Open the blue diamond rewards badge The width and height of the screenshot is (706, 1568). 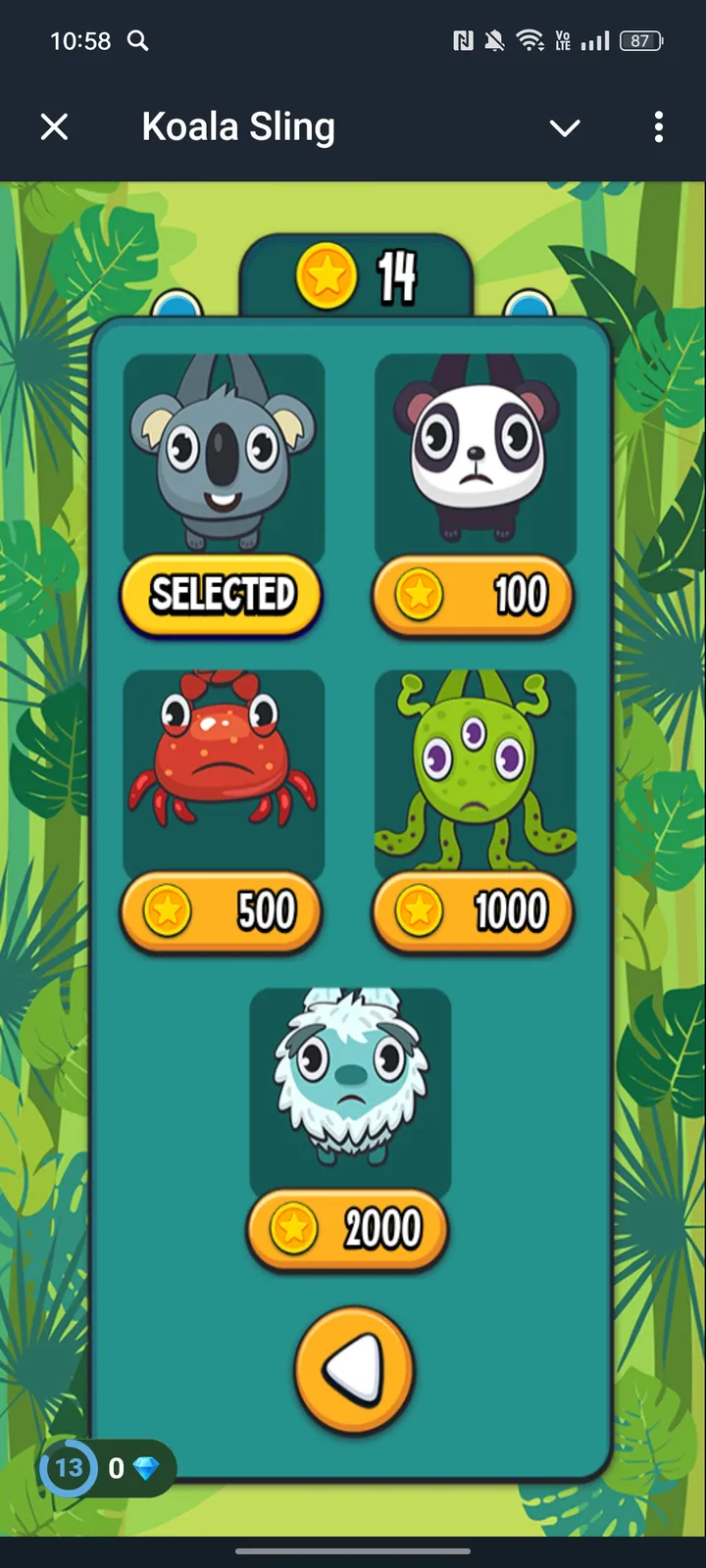[108, 1467]
